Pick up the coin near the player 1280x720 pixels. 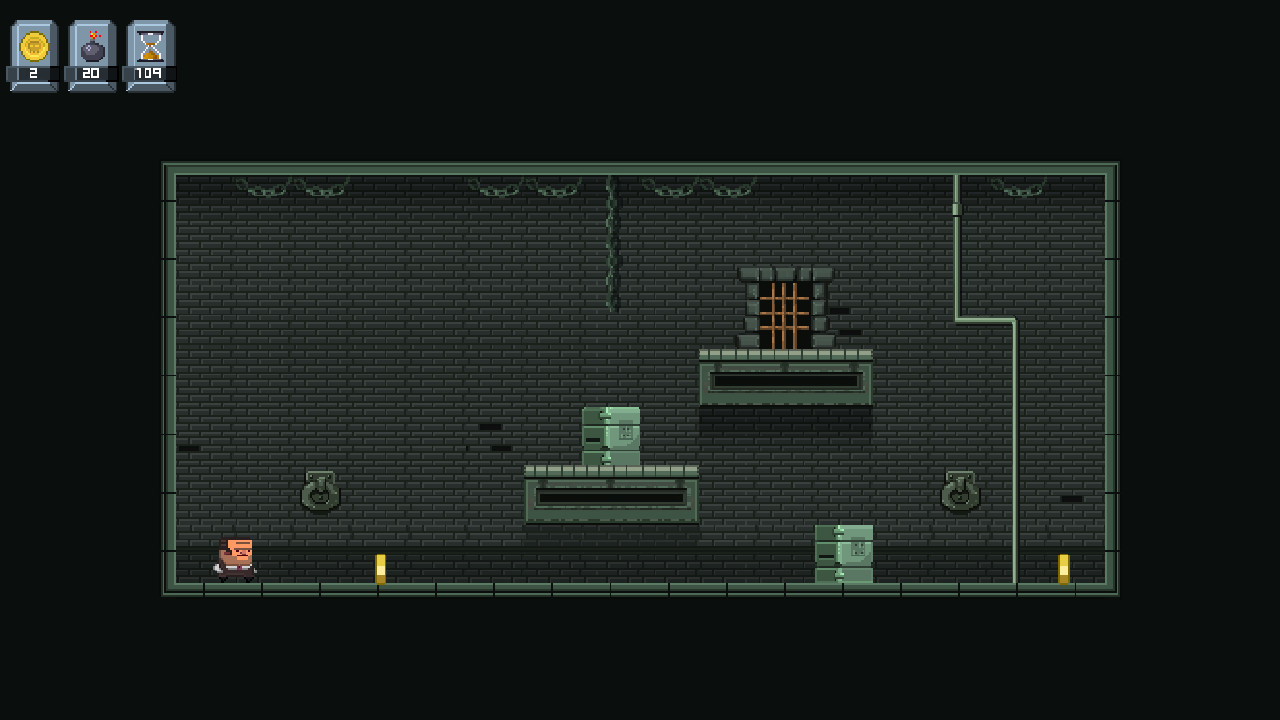click(x=381, y=566)
